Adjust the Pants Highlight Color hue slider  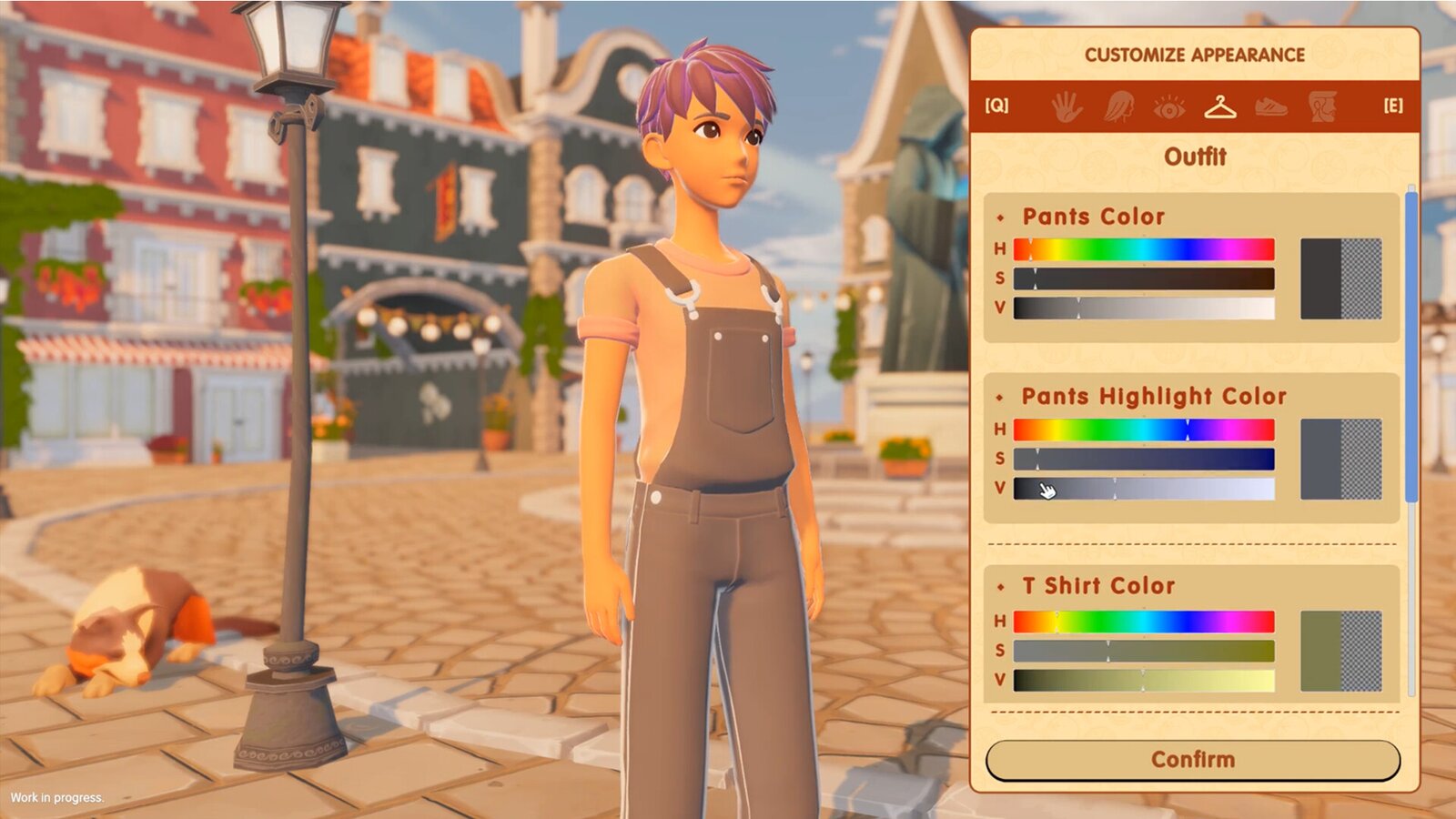click(1144, 430)
